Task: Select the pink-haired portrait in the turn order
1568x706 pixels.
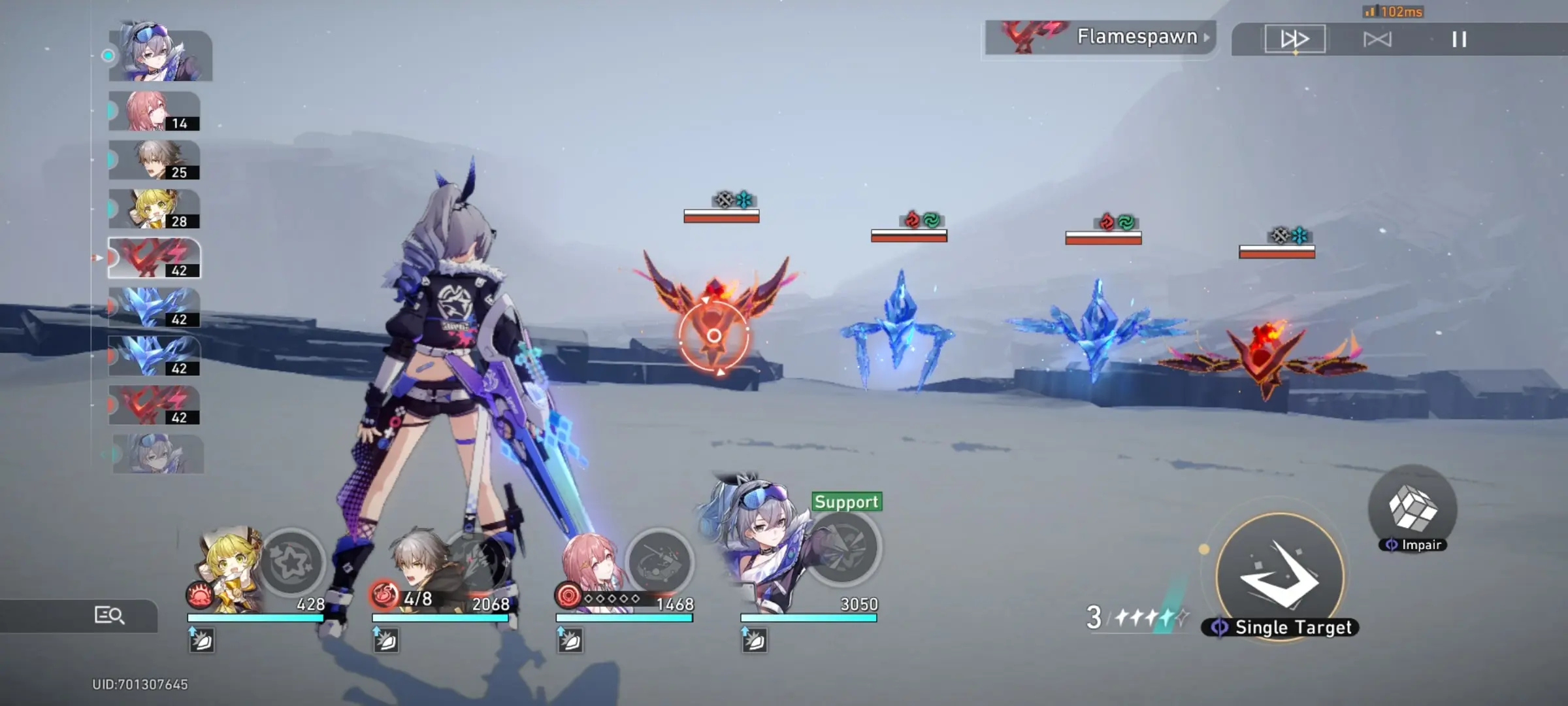Action: click(x=154, y=111)
